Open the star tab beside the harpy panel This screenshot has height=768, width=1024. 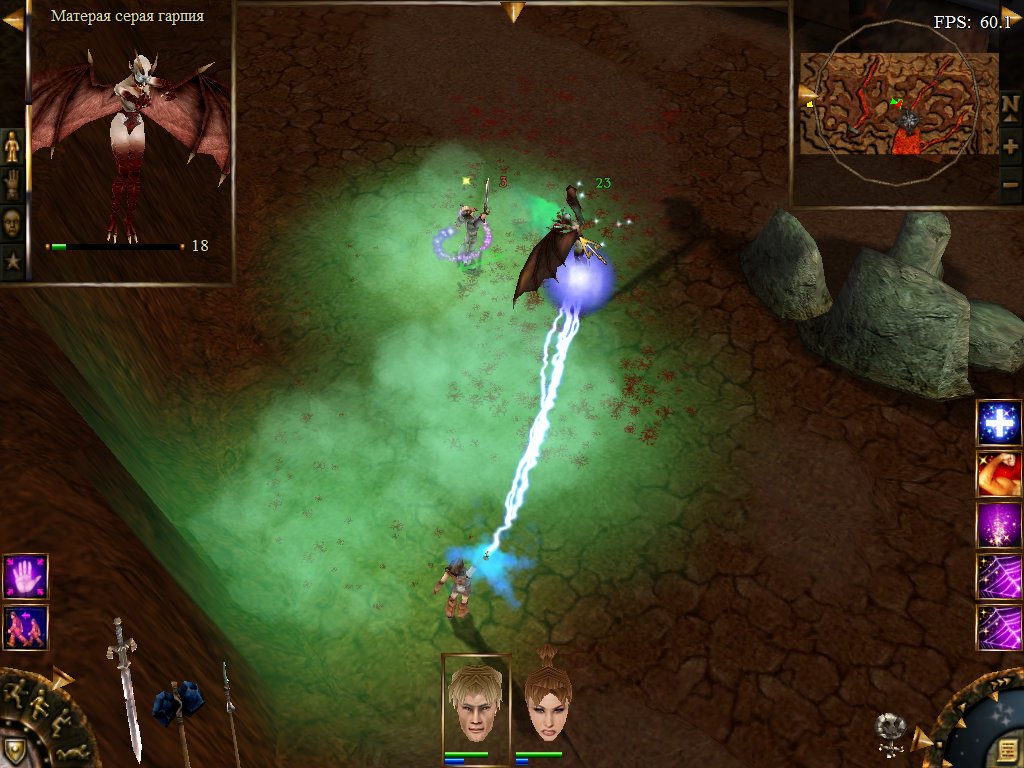[x=12, y=262]
